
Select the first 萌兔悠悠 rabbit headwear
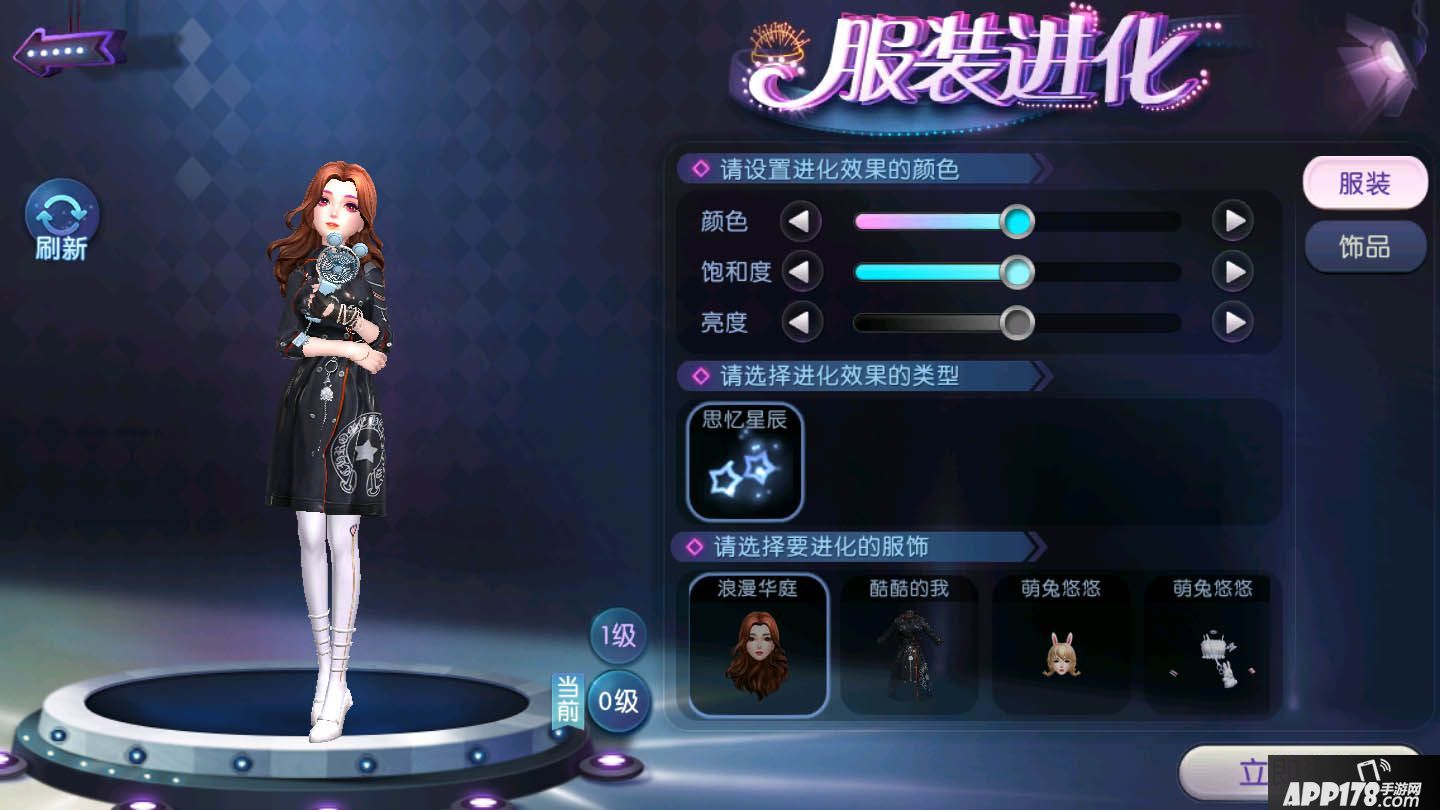(1061, 647)
